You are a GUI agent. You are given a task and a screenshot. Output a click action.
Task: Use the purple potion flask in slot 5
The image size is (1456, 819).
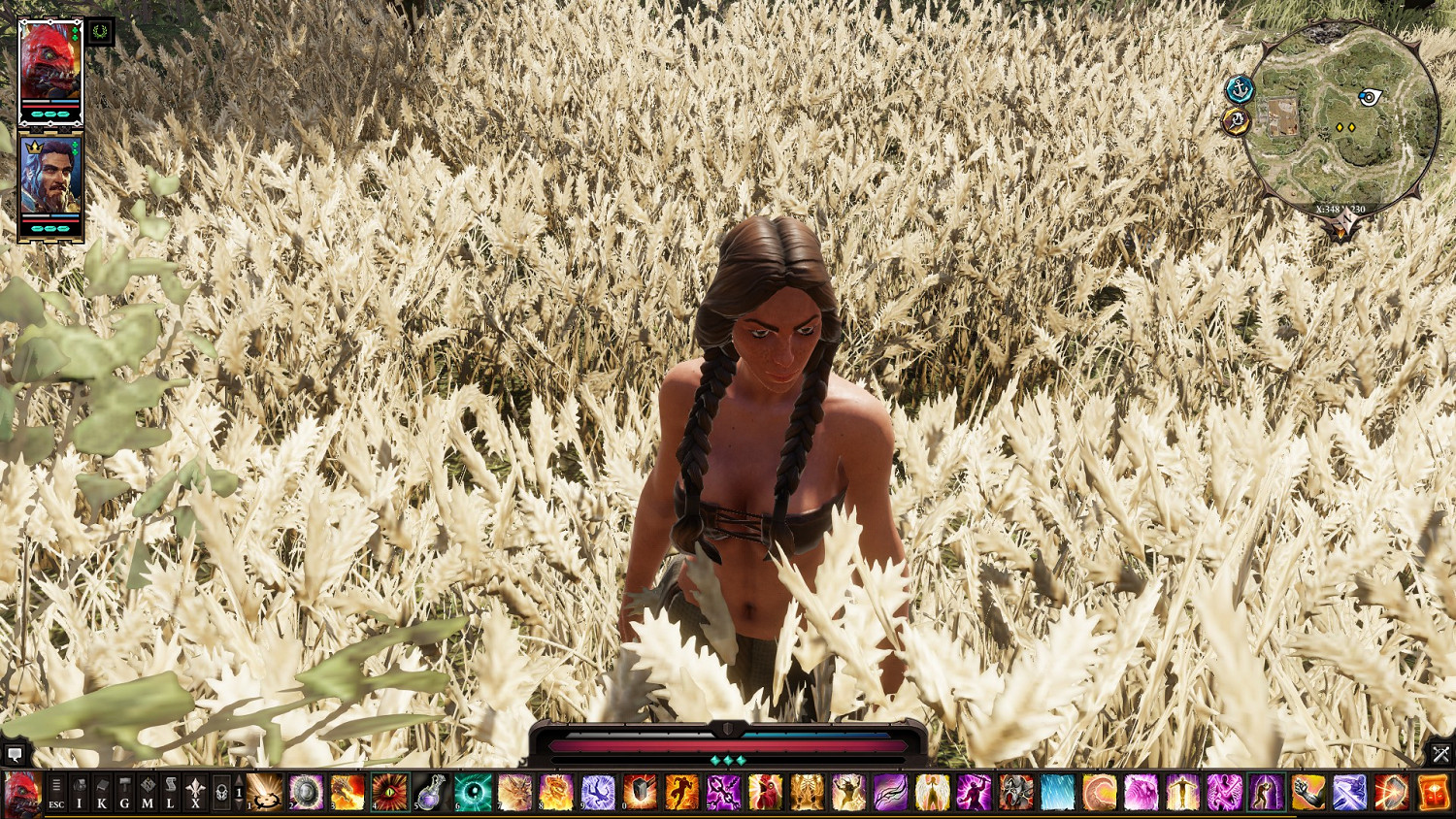(431, 792)
